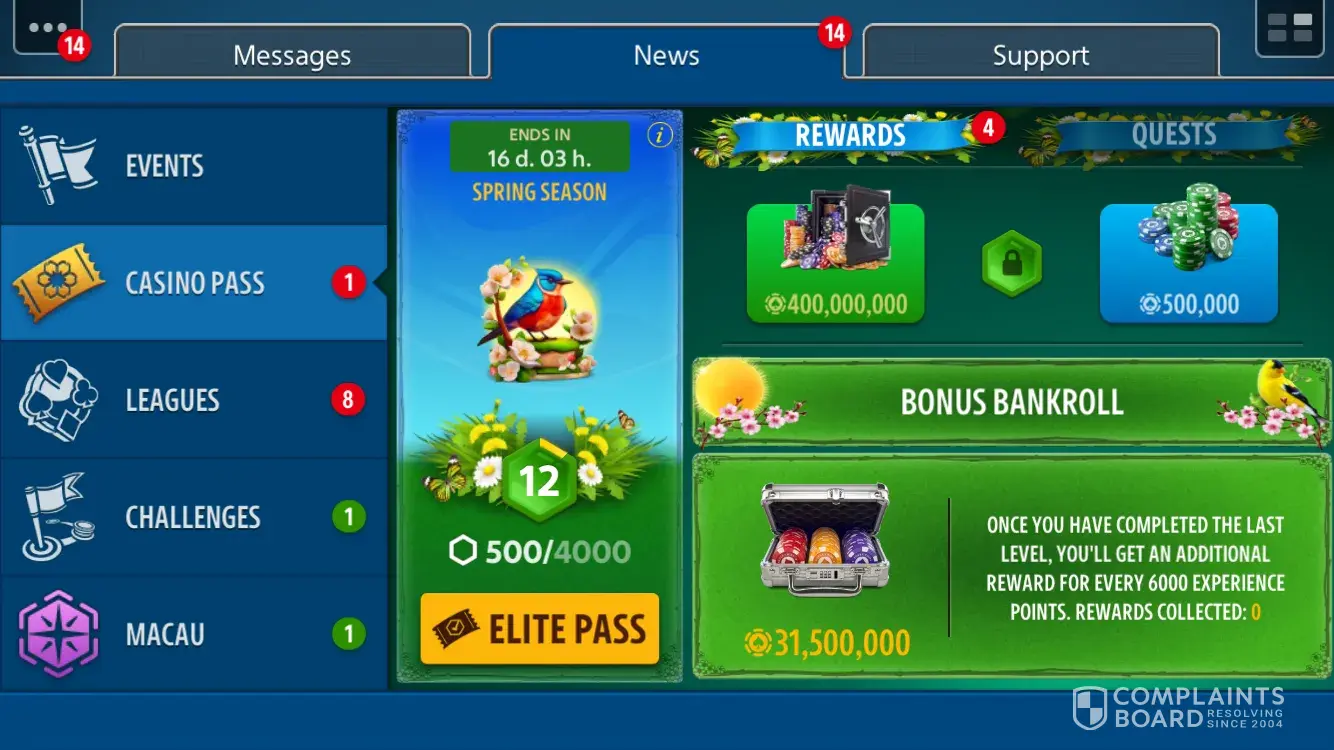Select the Rewards tab
The width and height of the screenshot is (1334, 750).
point(850,135)
